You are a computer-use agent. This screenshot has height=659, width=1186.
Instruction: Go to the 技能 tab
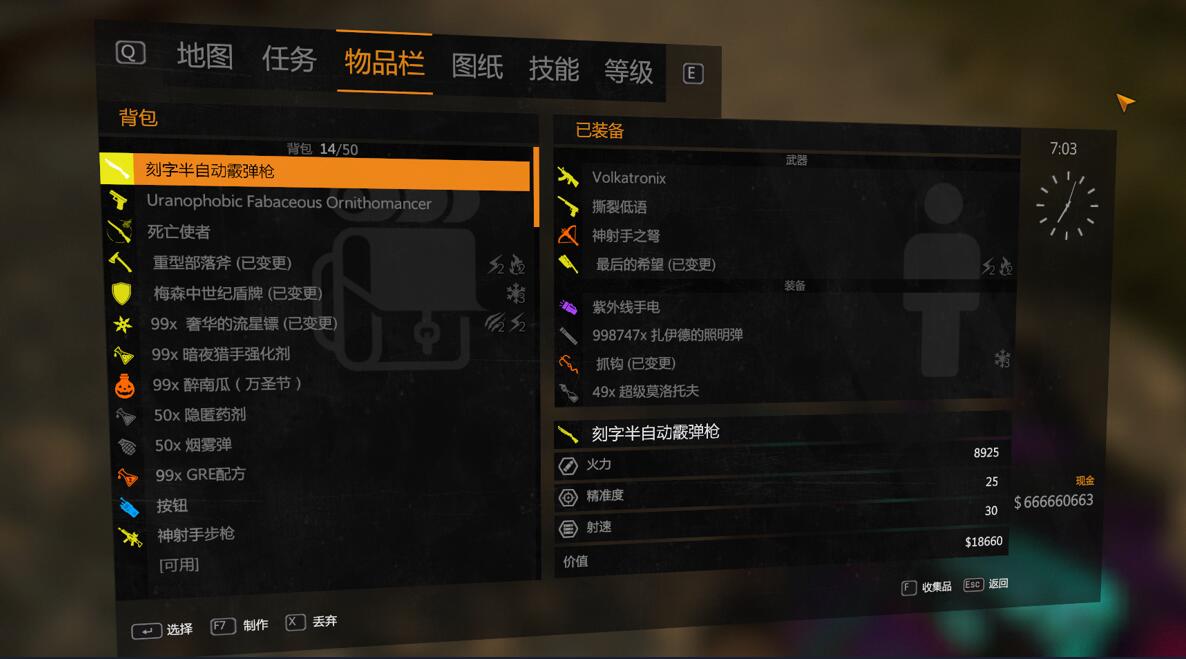[553, 68]
